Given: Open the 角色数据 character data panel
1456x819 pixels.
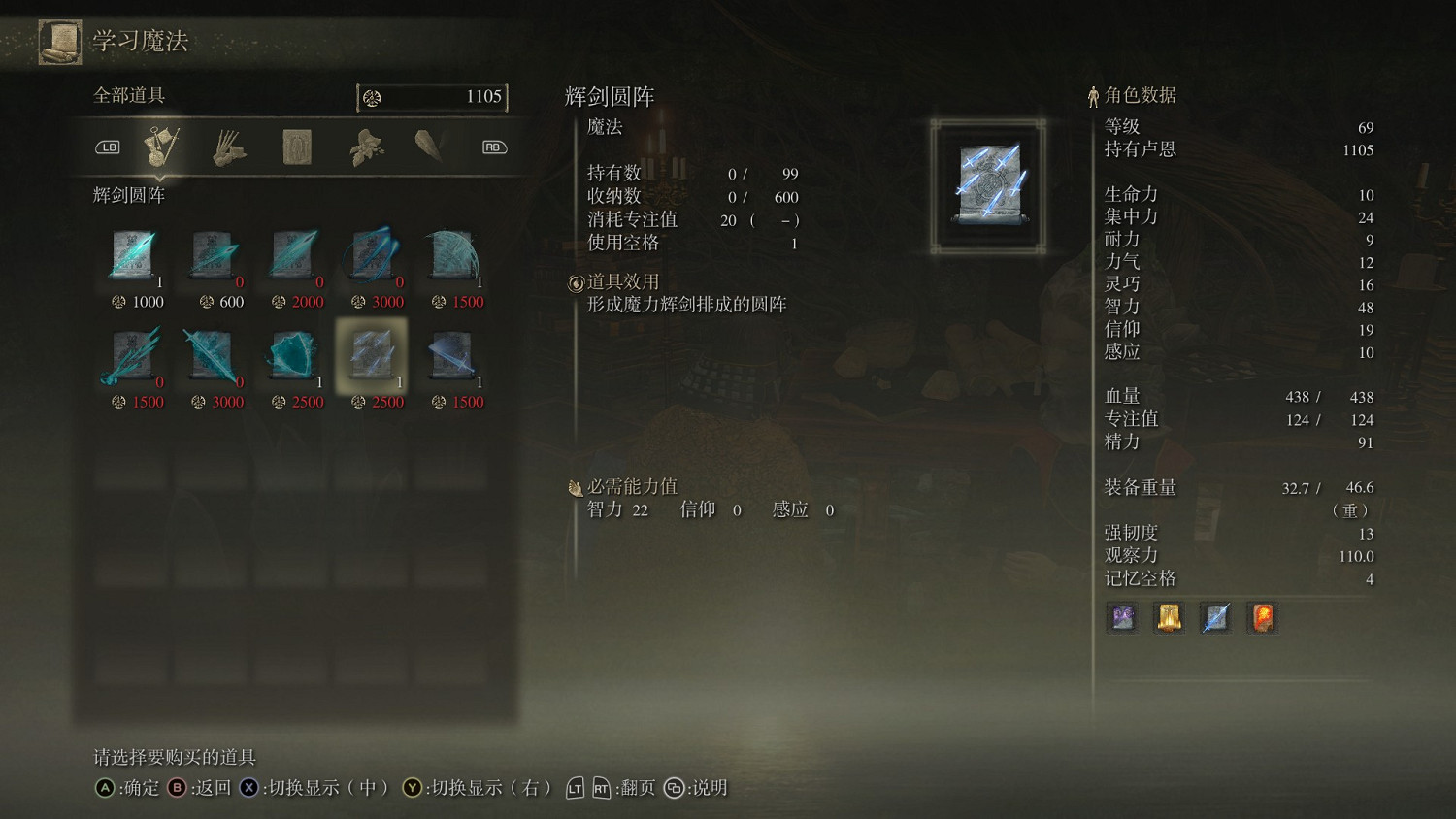Looking at the screenshot, I should click(x=1138, y=95).
